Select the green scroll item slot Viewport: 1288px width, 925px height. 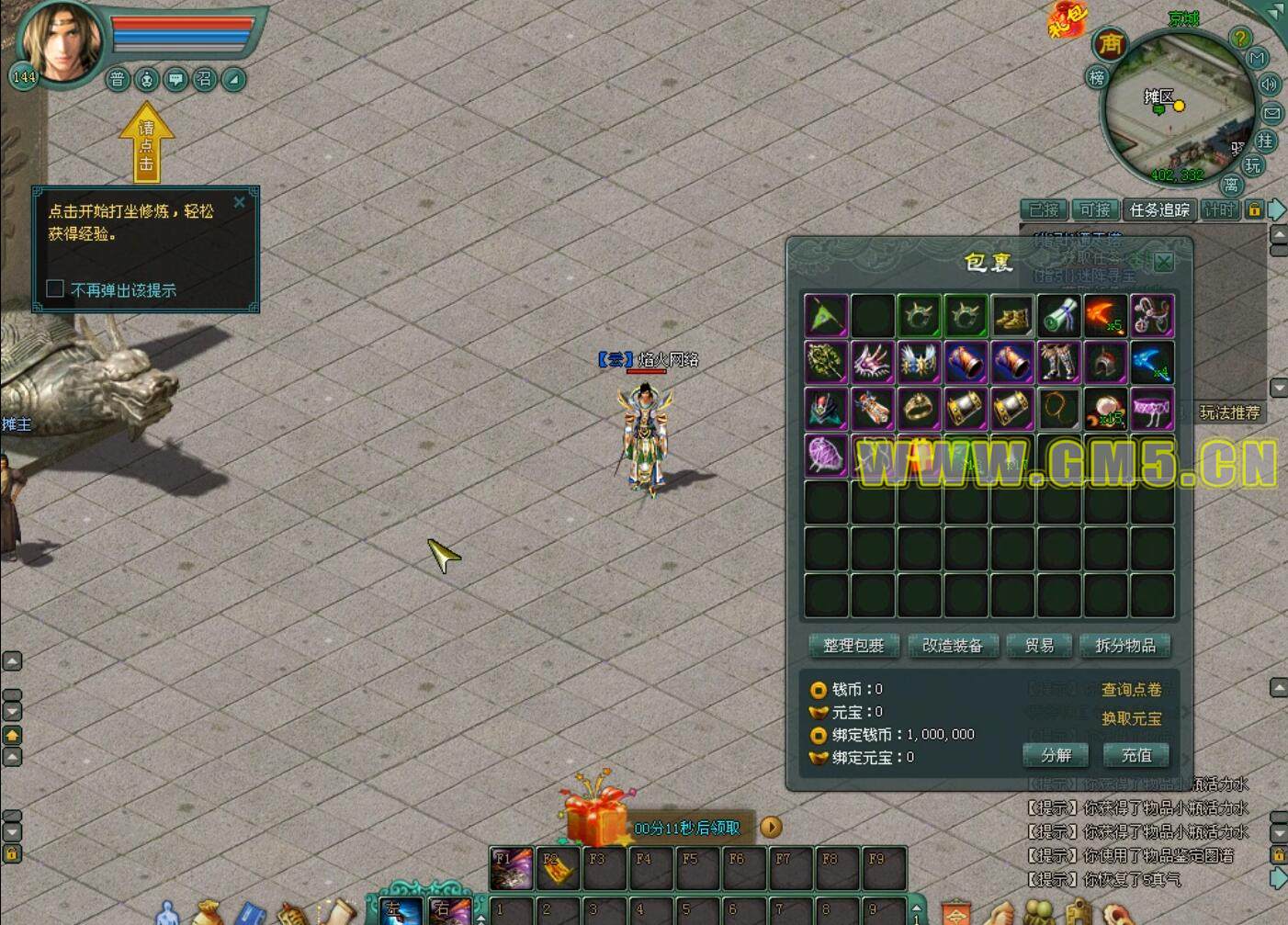1058,316
